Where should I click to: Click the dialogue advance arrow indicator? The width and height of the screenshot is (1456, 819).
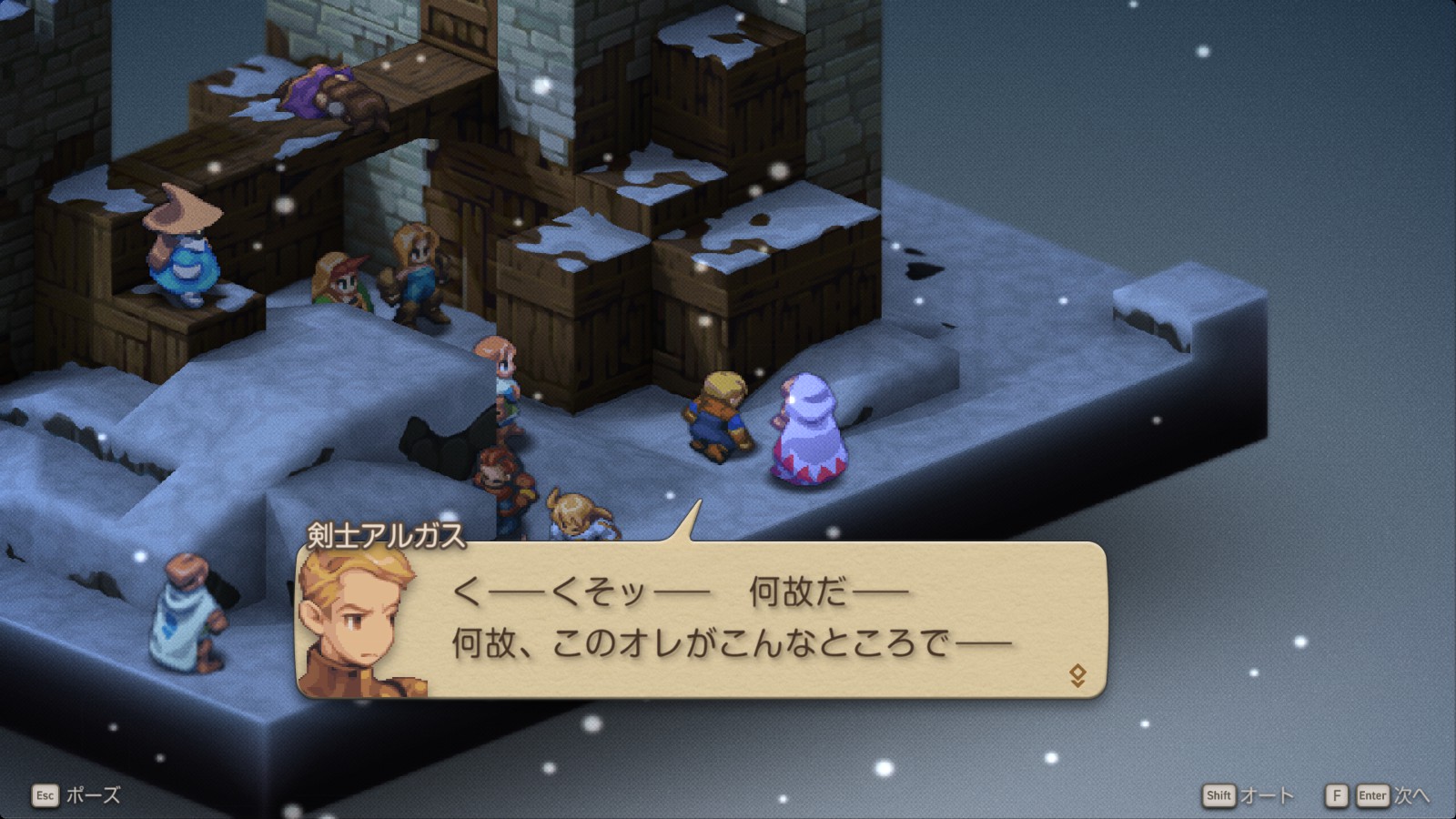pos(1077,675)
